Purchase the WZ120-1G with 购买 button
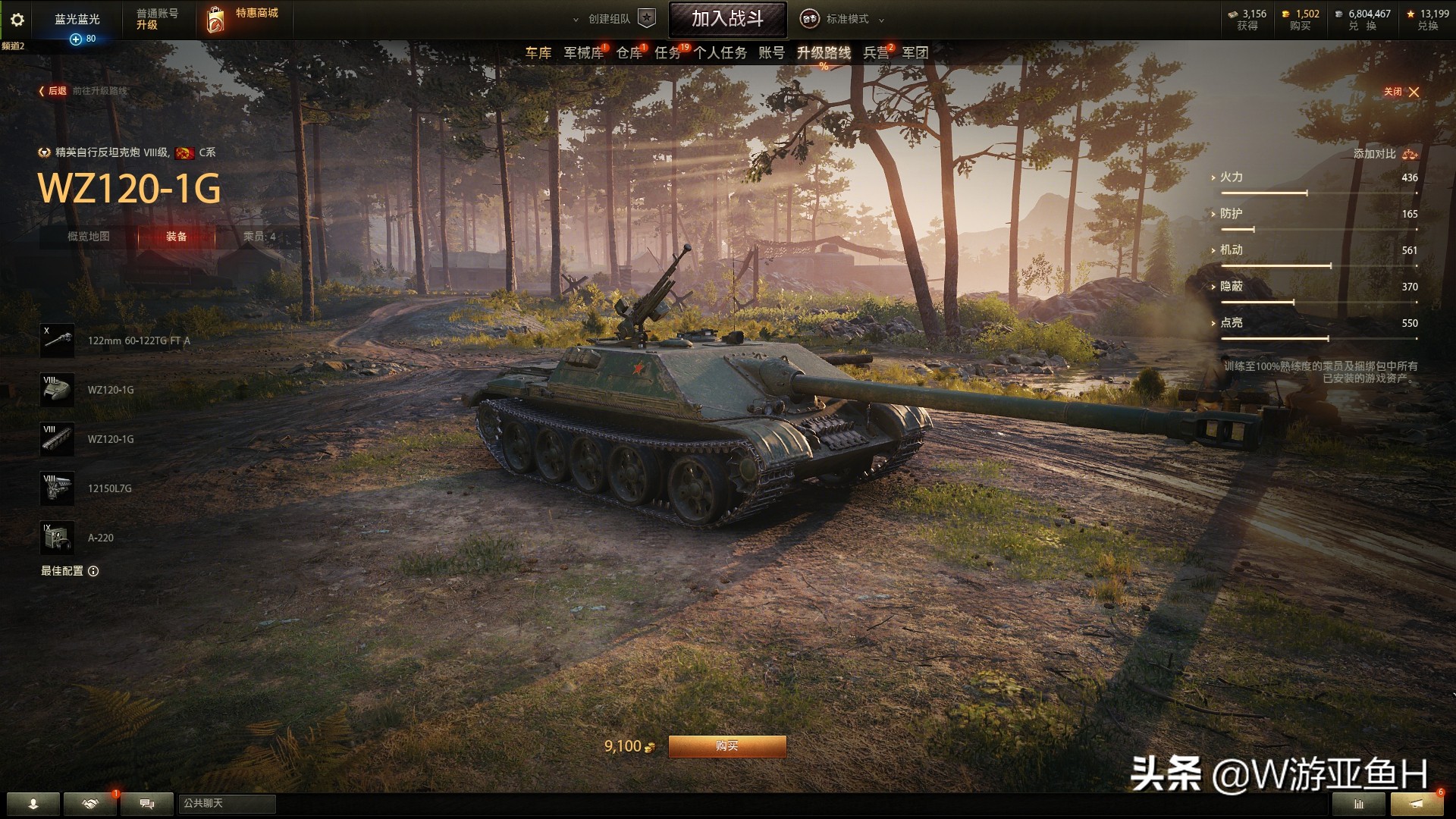The height and width of the screenshot is (819, 1456). (726, 746)
